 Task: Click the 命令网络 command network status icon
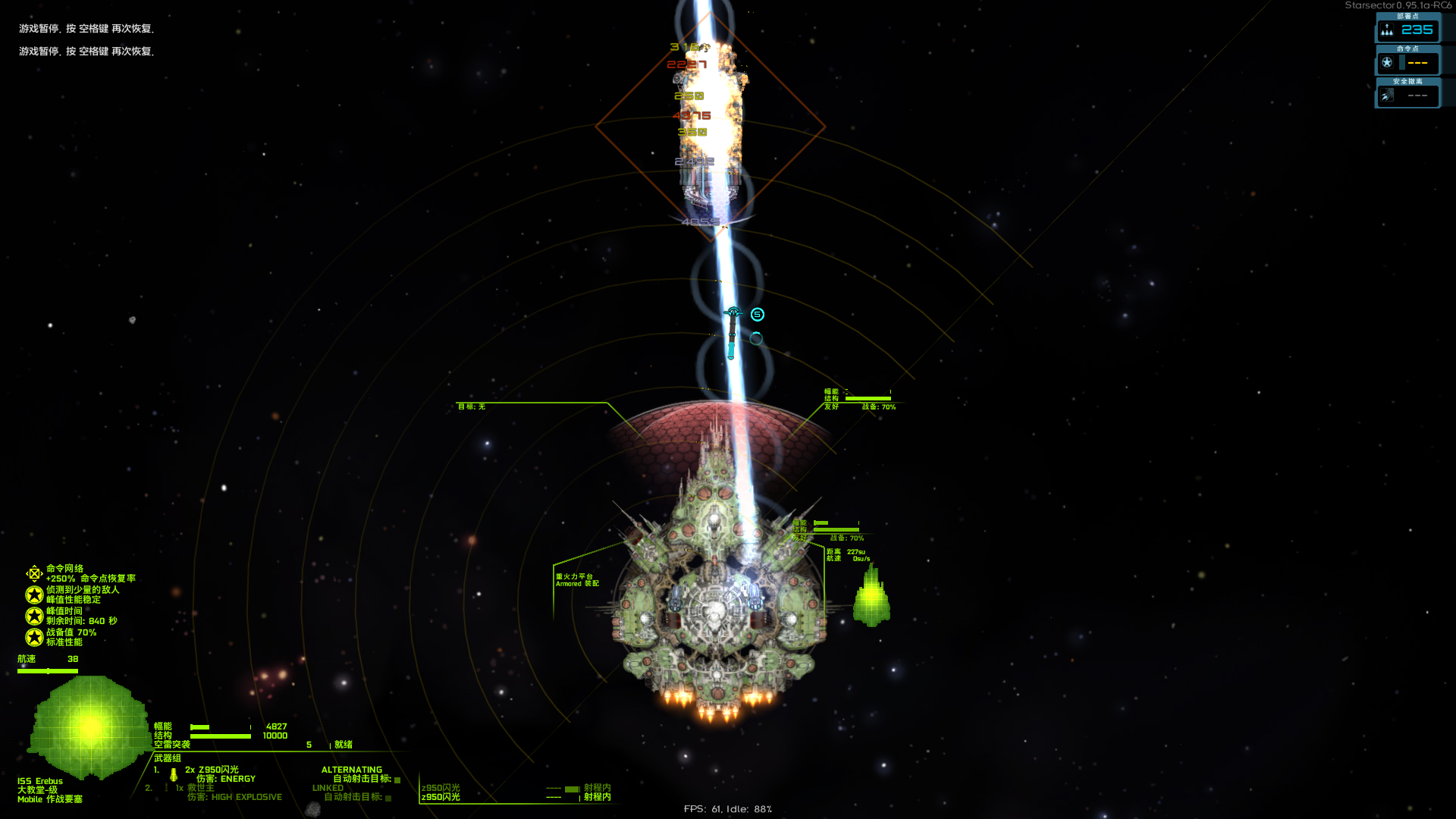(34, 573)
